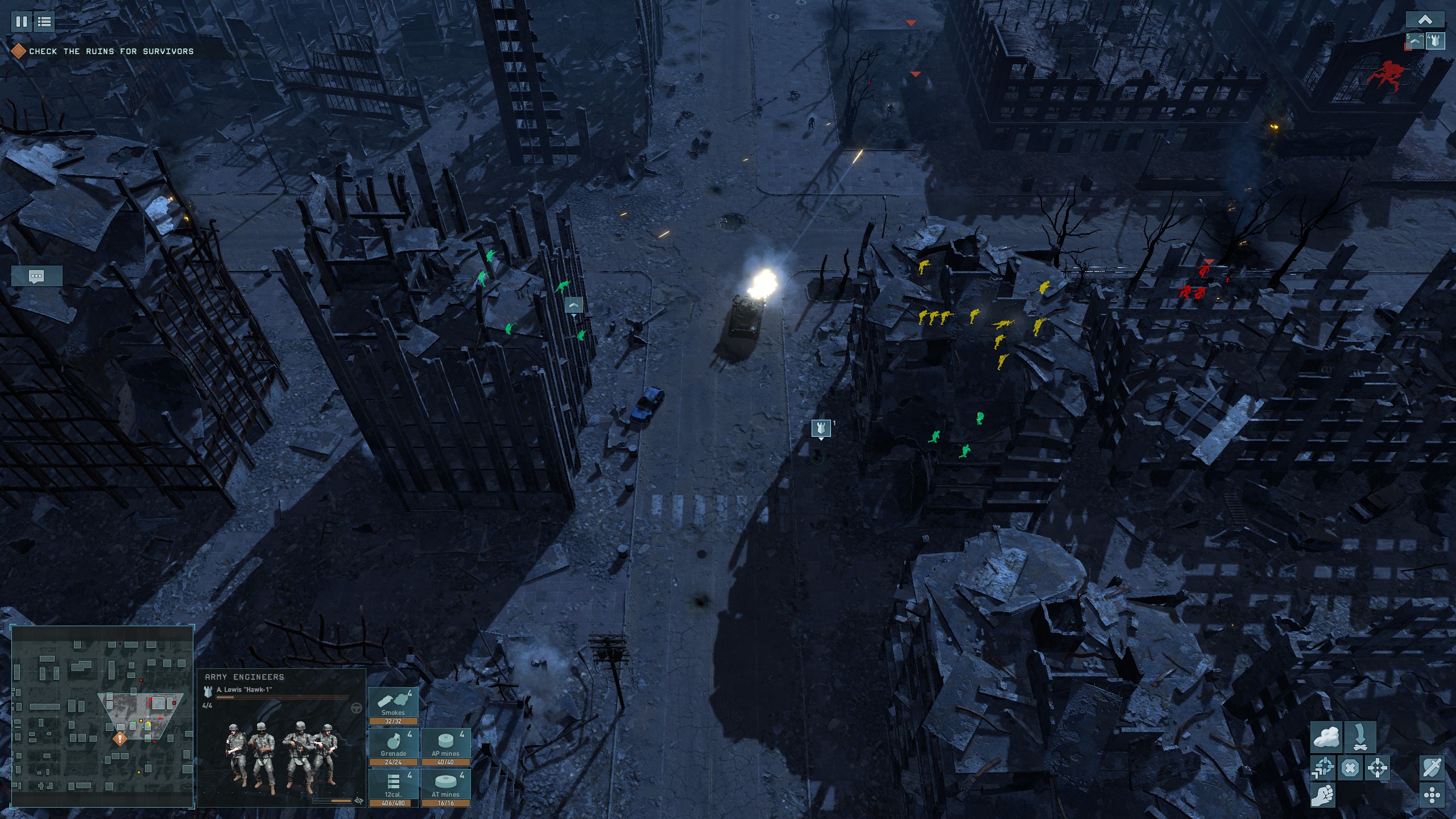1456x819 pixels.
Task: Select the Smokes equipment slot
Action: (394, 706)
